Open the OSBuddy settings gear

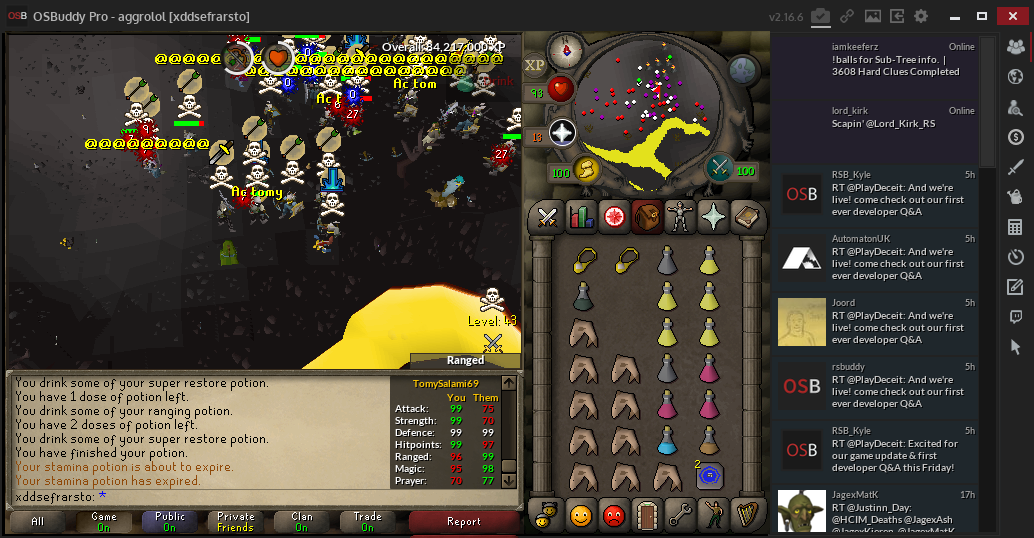[x=921, y=16]
